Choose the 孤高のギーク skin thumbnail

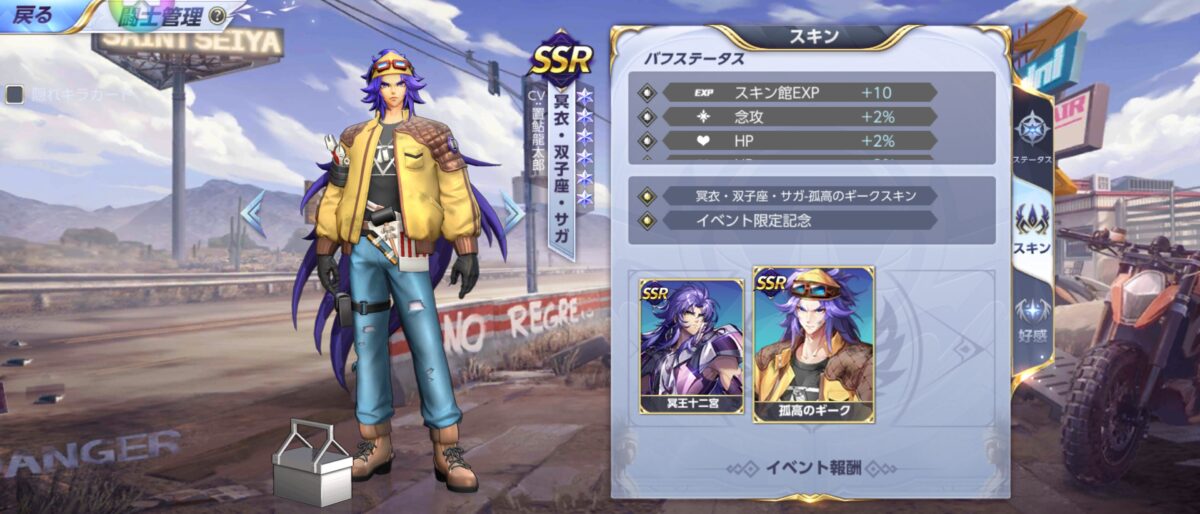(813, 344)
